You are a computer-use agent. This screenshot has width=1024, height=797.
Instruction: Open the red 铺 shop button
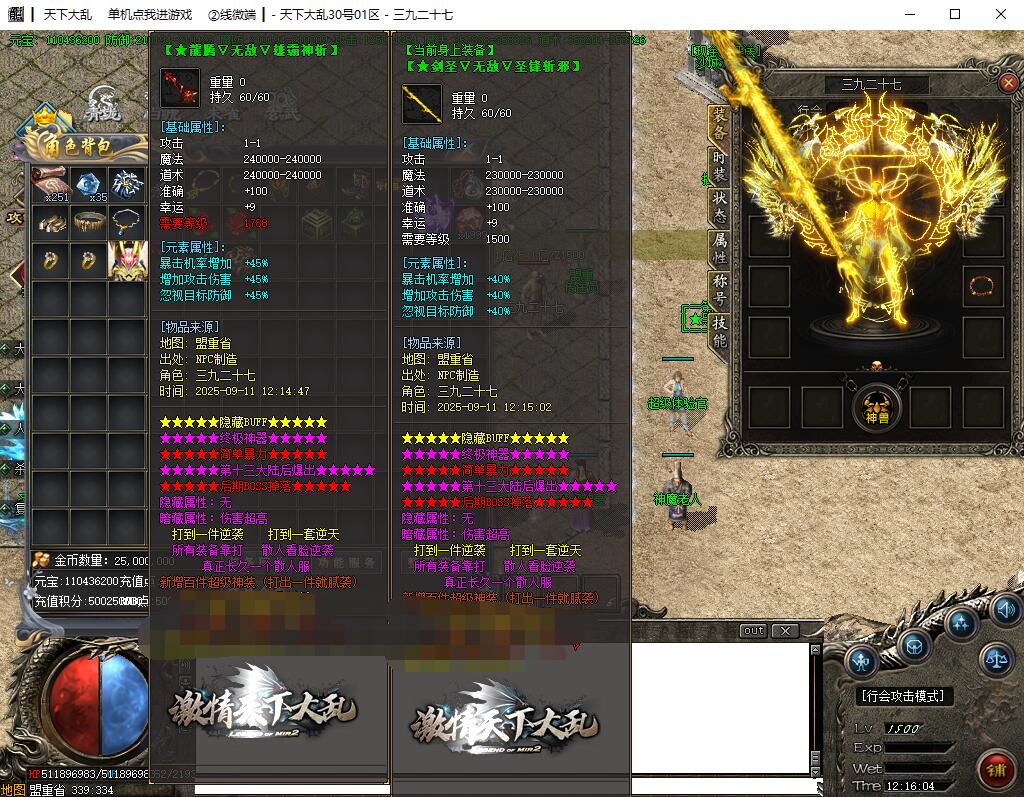[996, 771]
